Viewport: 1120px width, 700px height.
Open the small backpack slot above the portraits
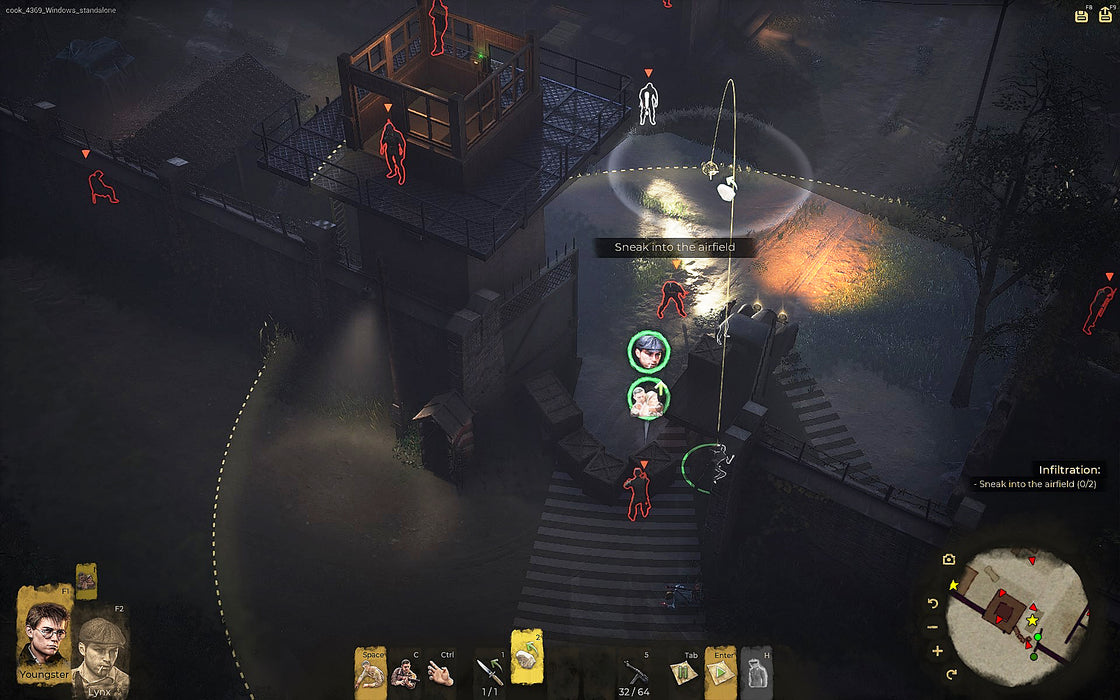[86, 579]
